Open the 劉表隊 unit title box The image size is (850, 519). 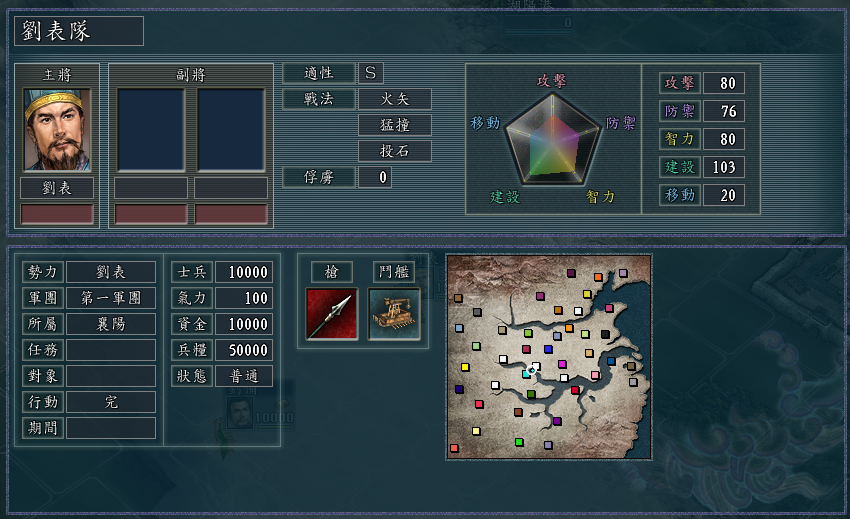tap(79, 31)
